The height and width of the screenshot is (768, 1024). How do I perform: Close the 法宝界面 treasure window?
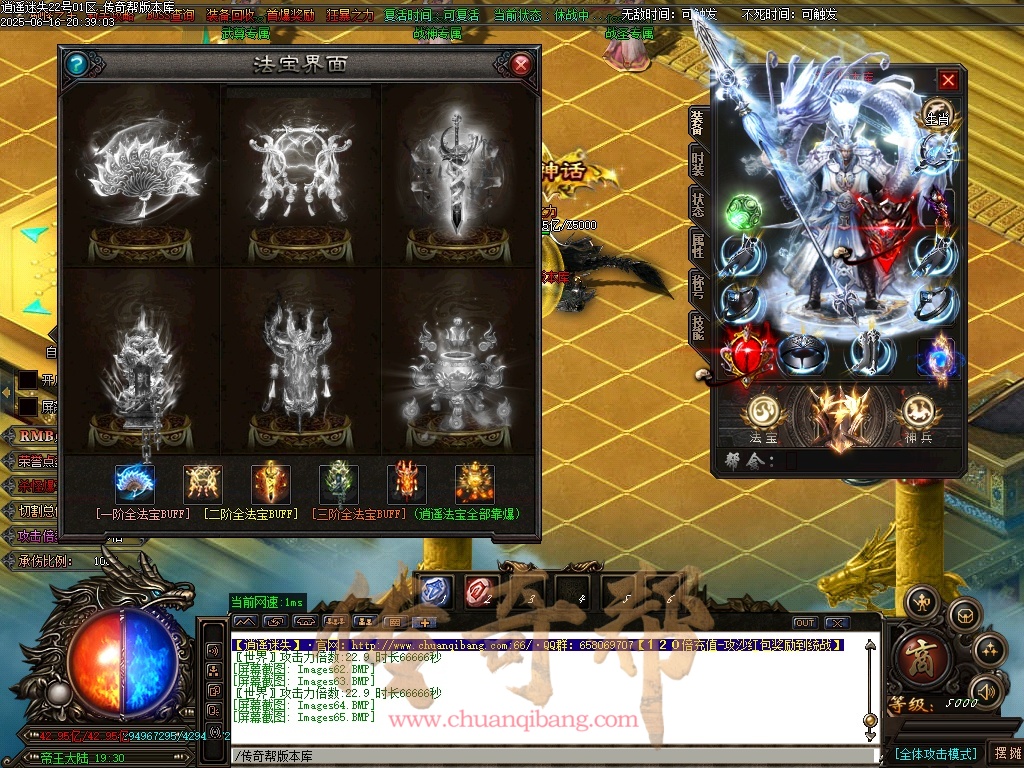(520, 66)
